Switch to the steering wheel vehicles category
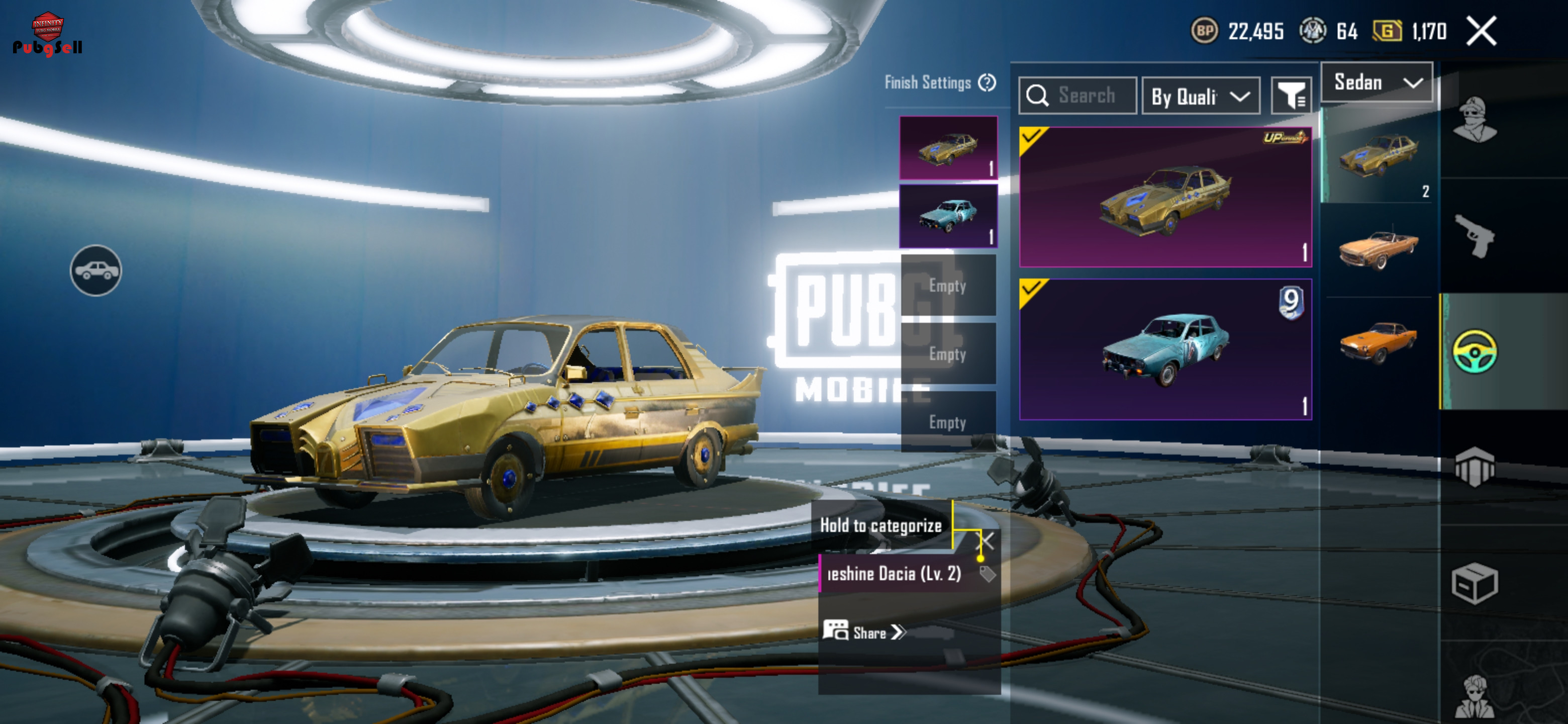Viewport: 1568px width, 724px height. coord(1474,351)
